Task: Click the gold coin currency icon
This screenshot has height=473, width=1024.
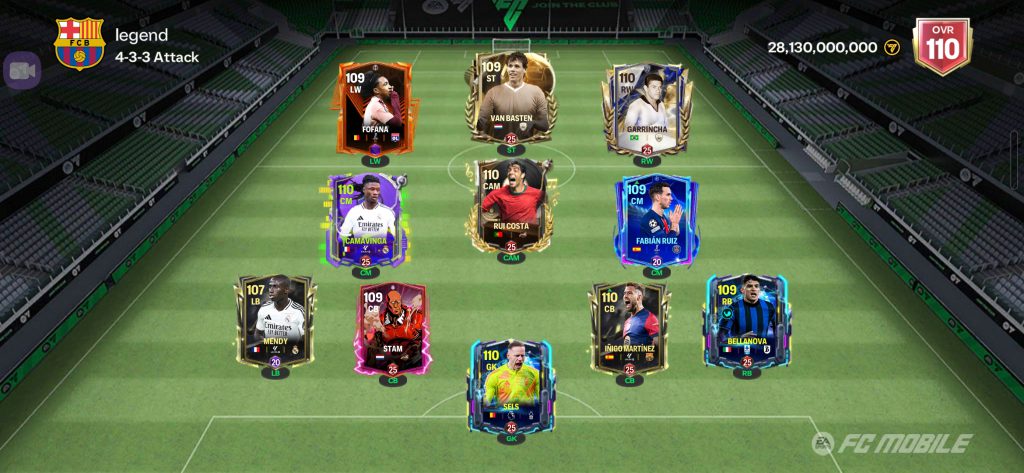Action: point(892,47)
